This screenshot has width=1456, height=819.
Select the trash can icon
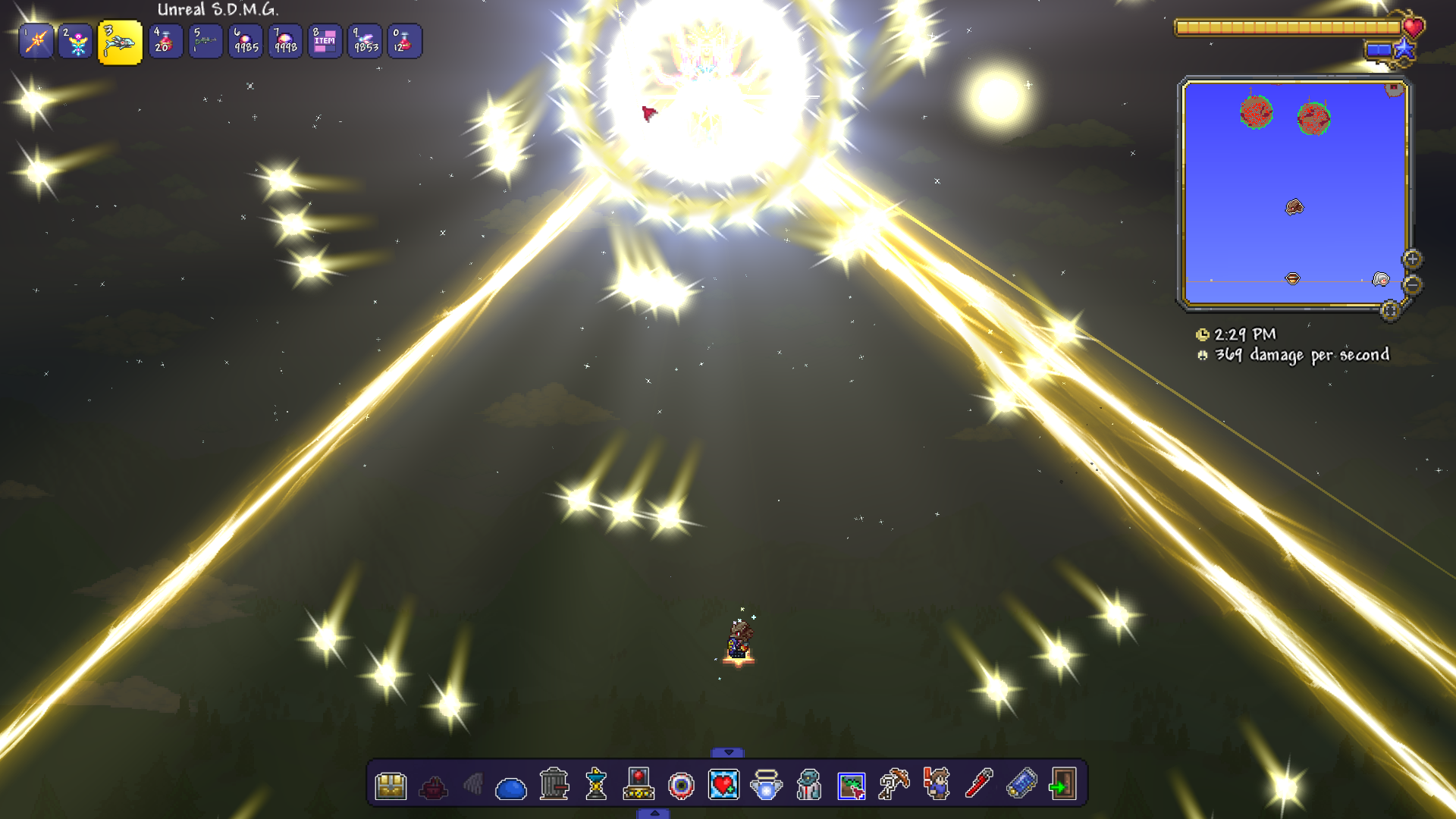tap(554, 784)
